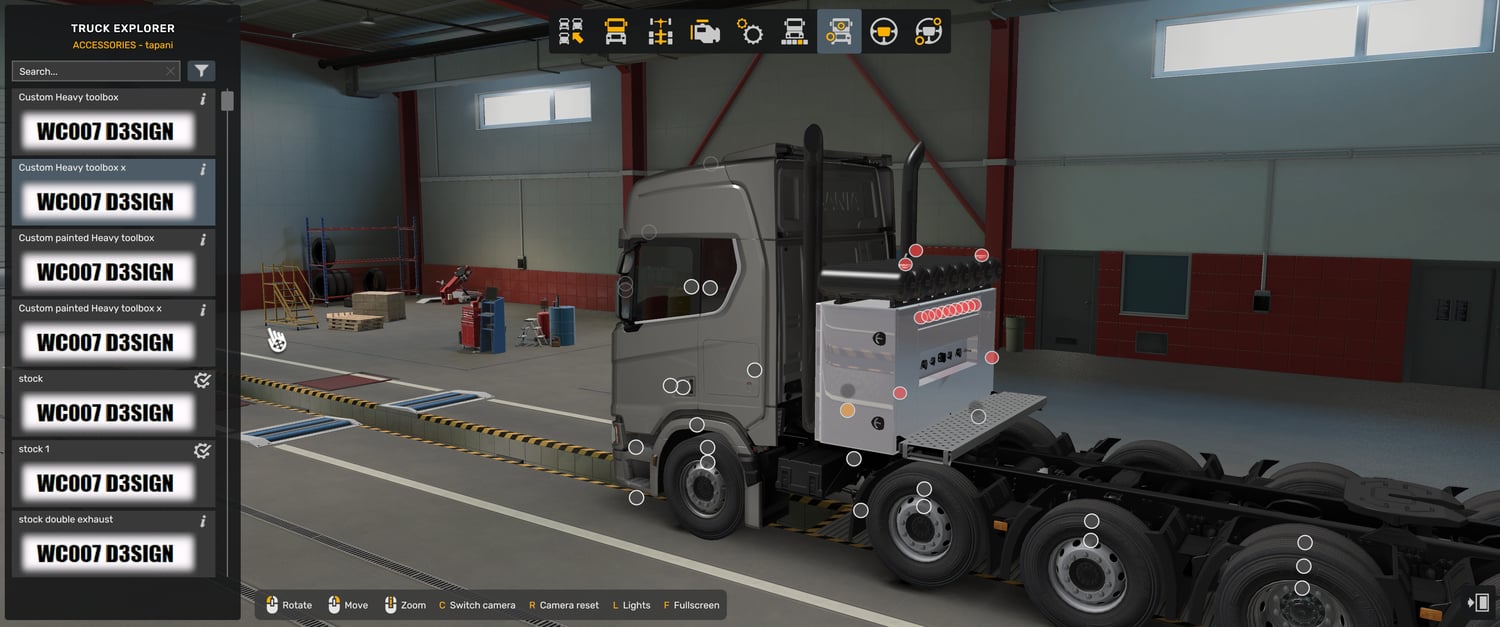
Task: Click the accessory search field
Action: click(88, 71)
